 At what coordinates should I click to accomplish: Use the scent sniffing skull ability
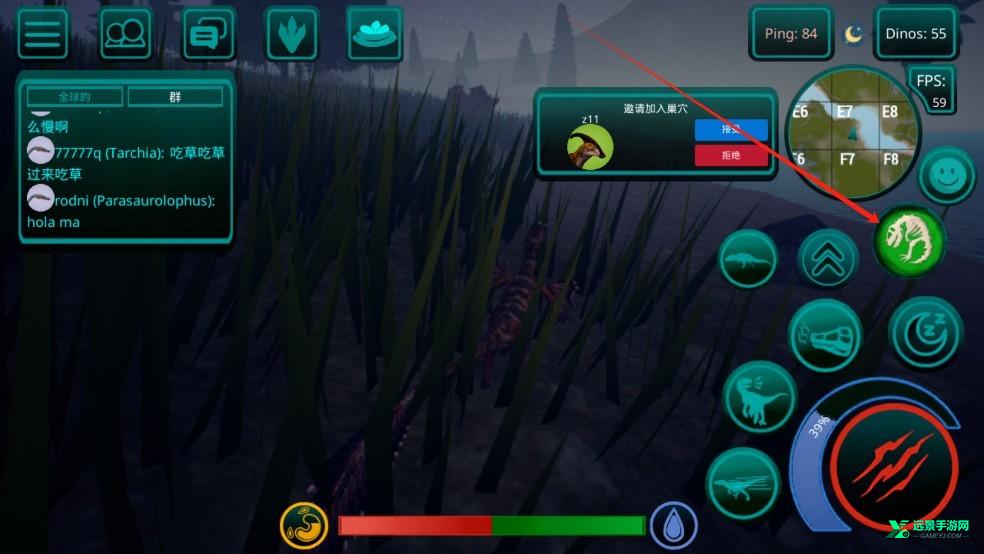pyautogui.click(x=825, y=337)
